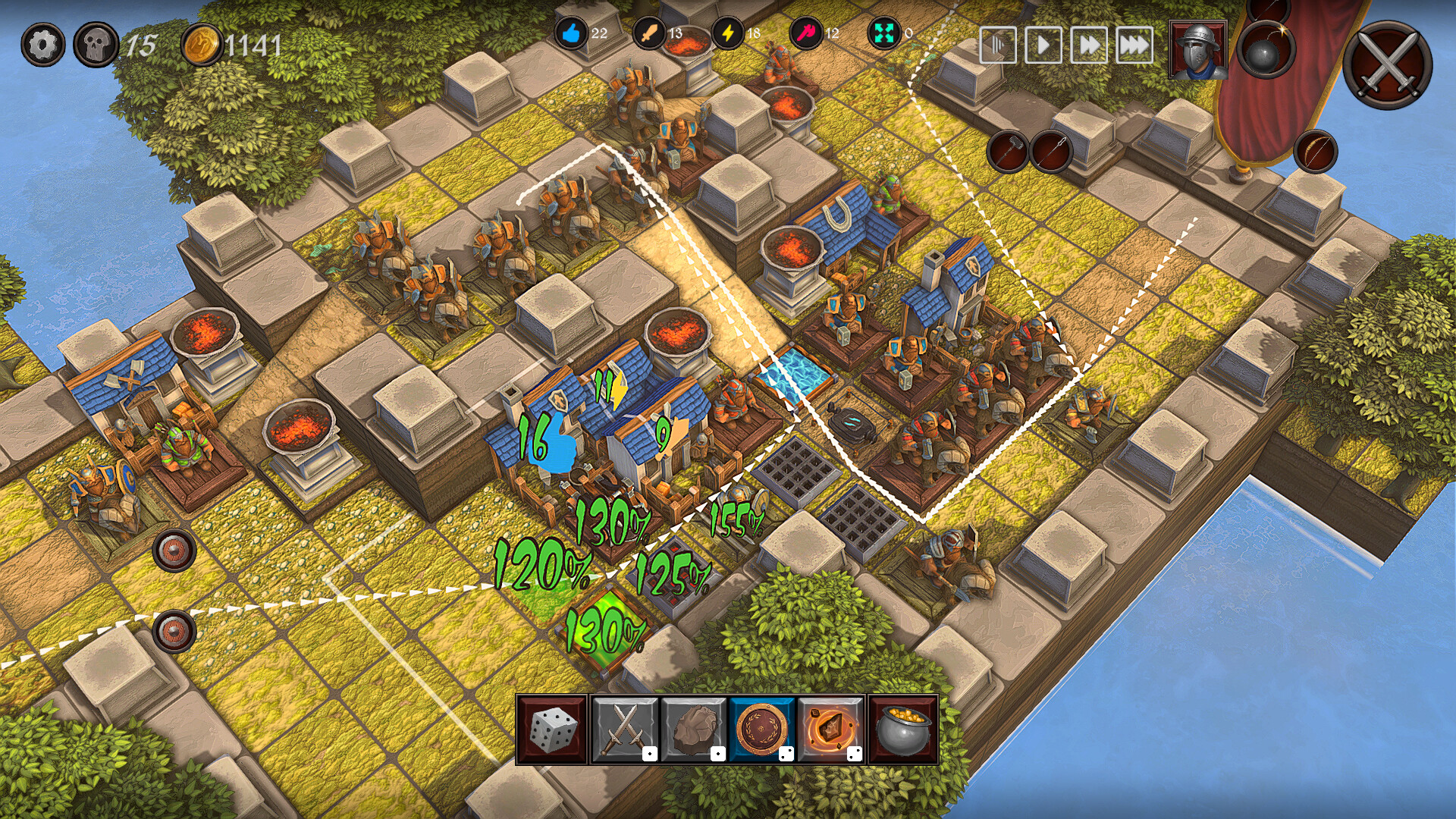This screenshot has width=1456, height=819.
Task: Set game speed to normal play
Action: coord(1043,45)
